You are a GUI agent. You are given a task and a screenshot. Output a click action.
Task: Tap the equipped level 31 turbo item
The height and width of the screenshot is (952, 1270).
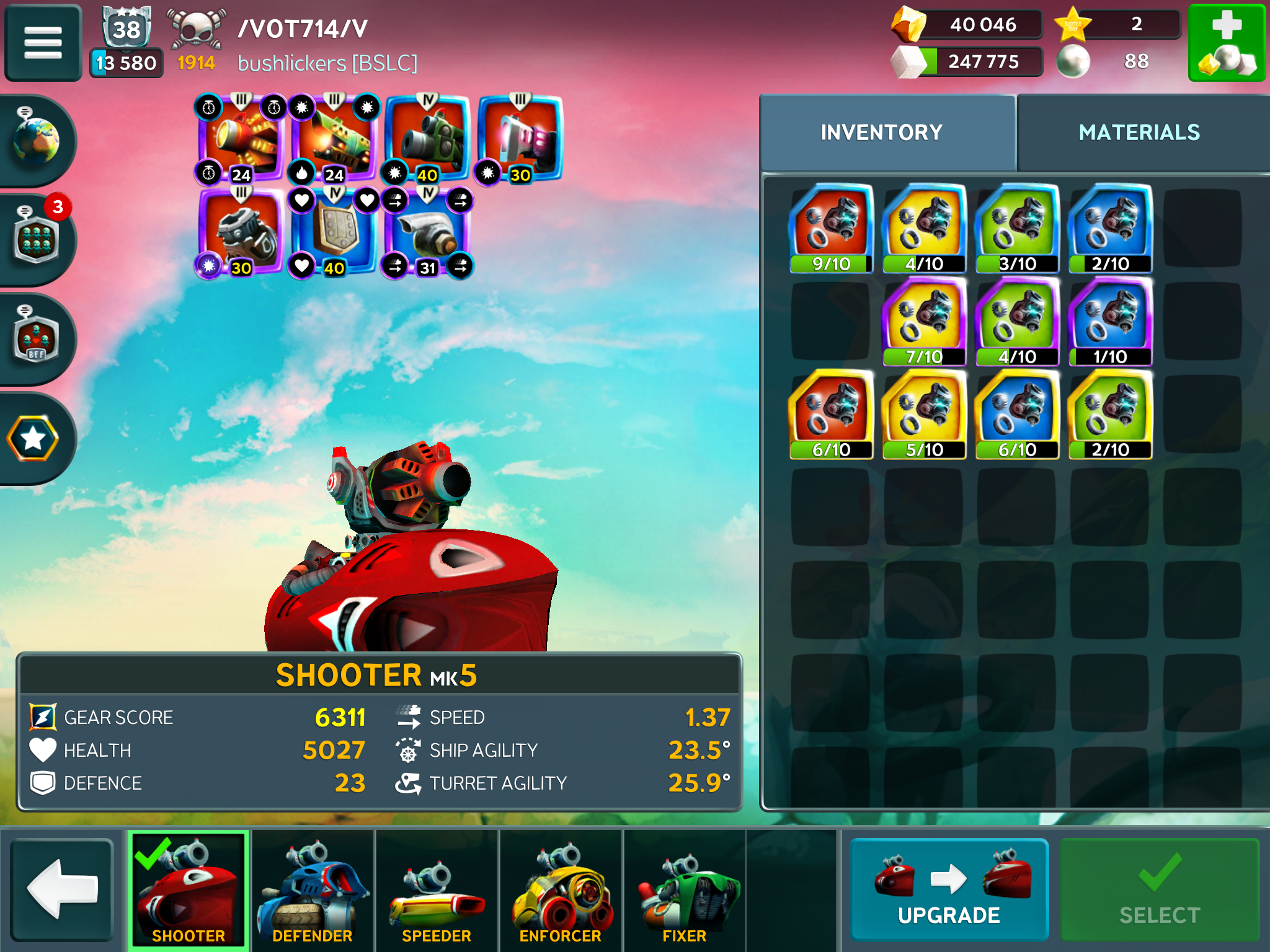[x=428, y=232]
